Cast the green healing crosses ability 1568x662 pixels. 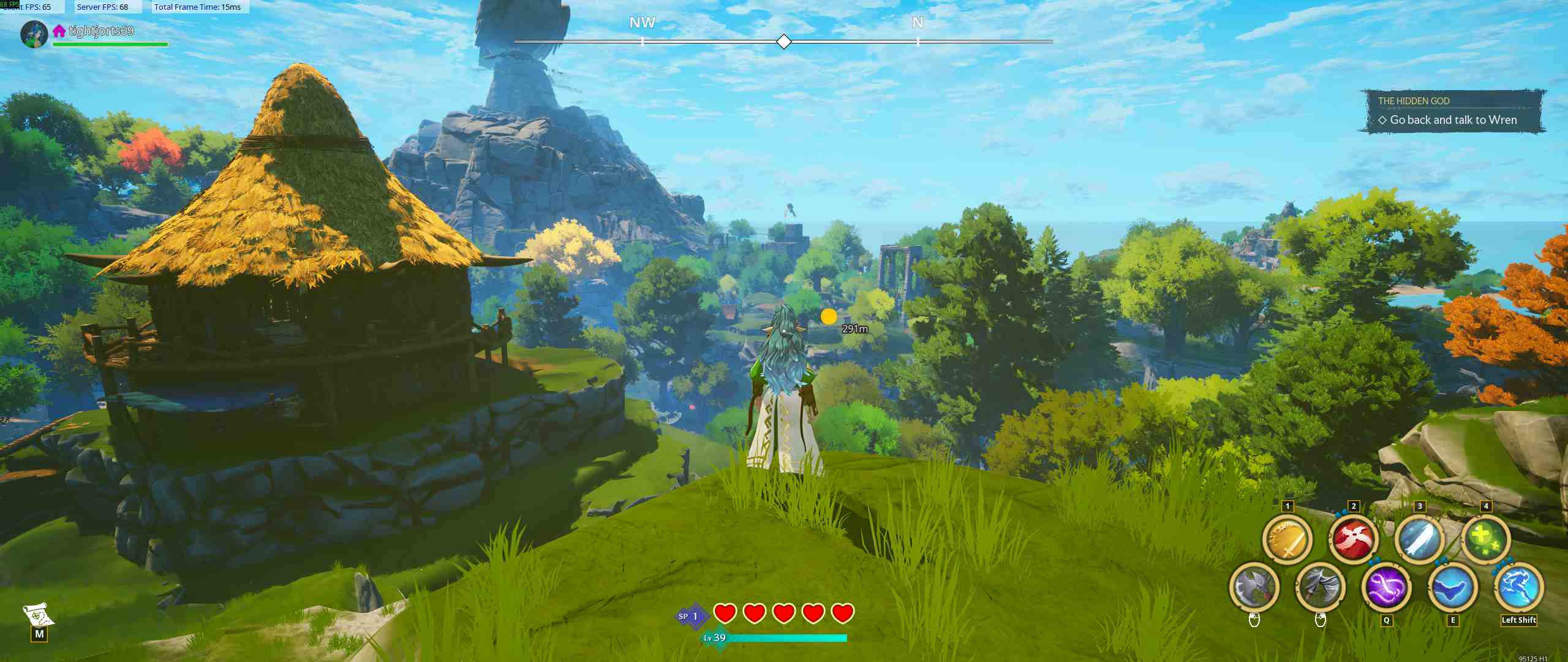click(1485, 539)
